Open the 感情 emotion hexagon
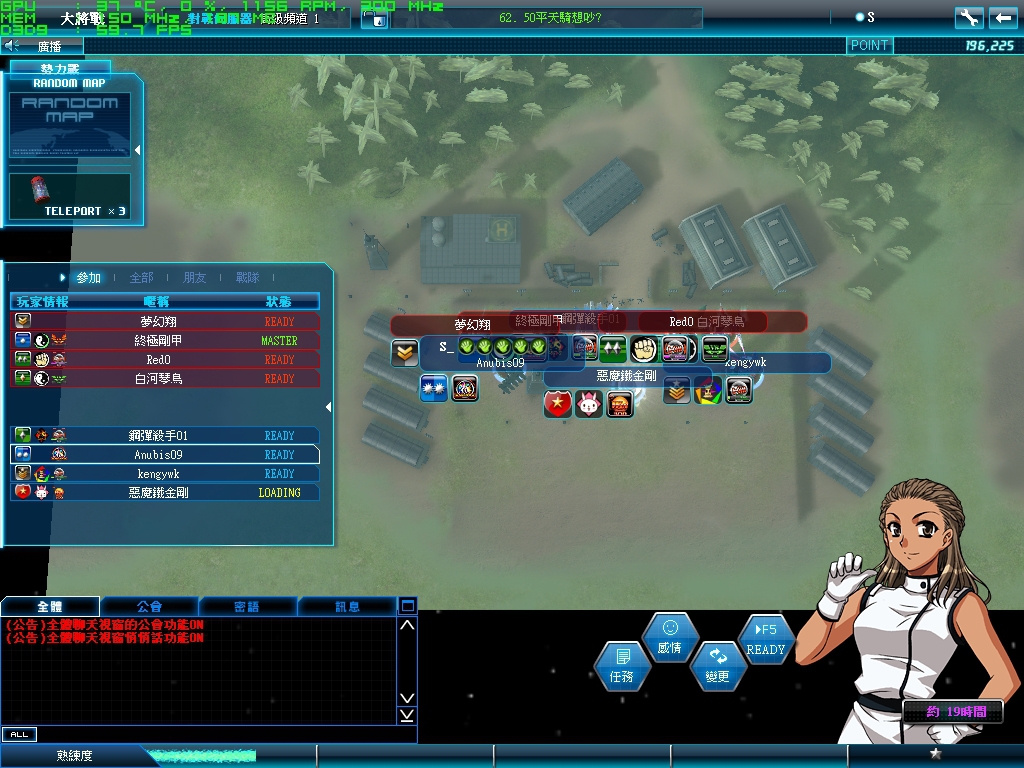The height and width of the screenshot is (768, 1024). pyautogui.click(x=669, y=638)
